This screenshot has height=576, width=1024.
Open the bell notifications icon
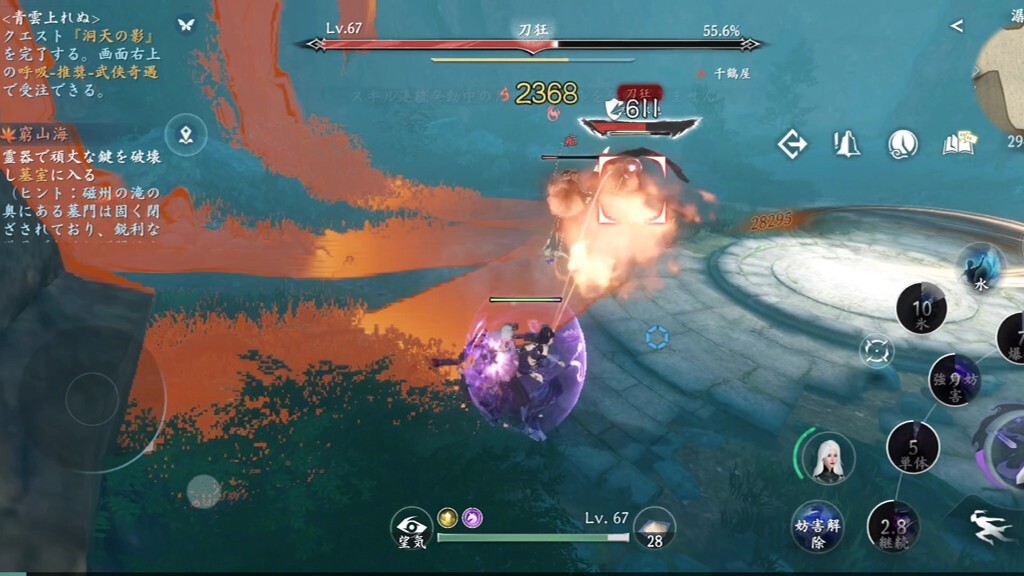point(847,145)
